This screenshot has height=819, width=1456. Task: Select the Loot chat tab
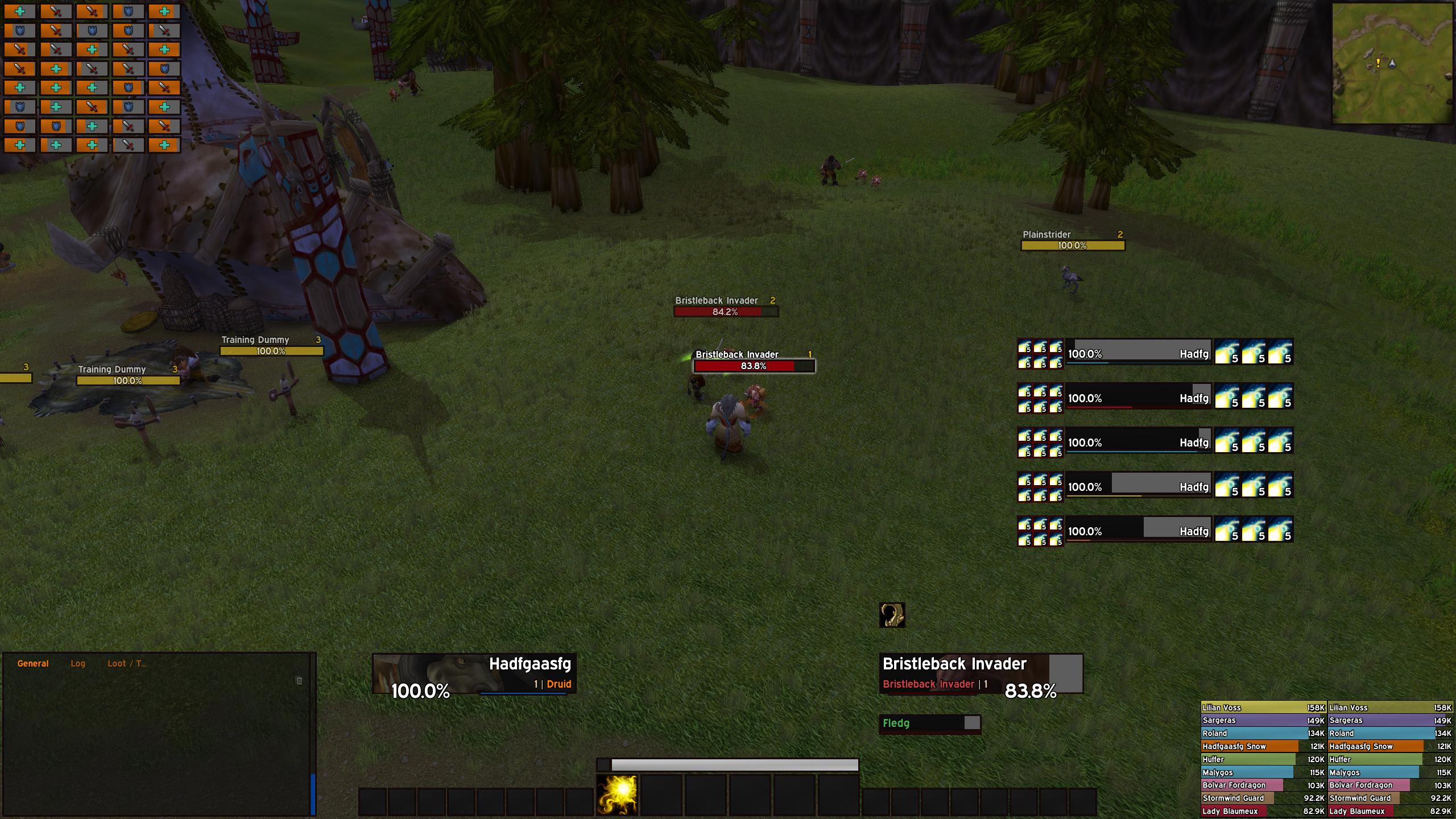click(126, 664)
